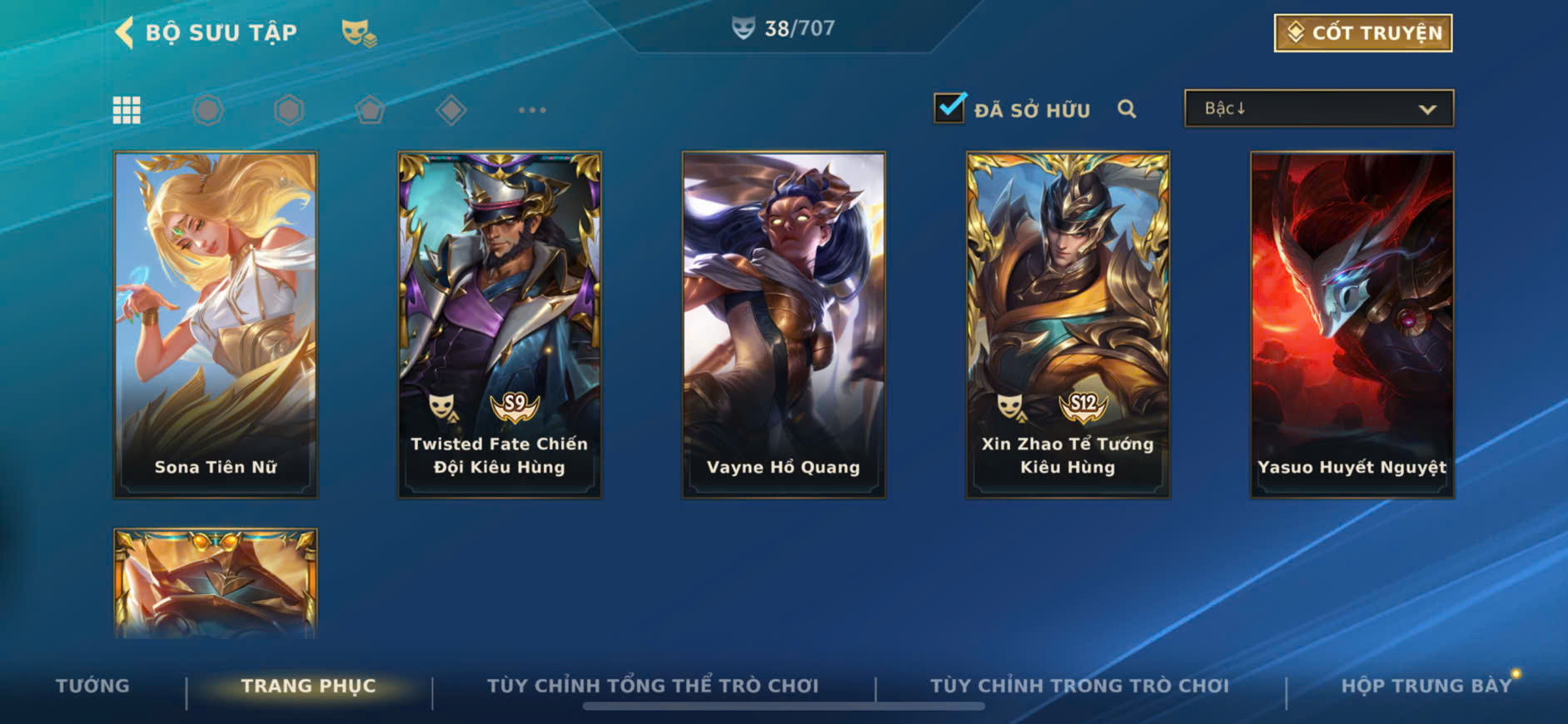Expand the Bậc sort dropdown
The height and width of the screenshot is (724, 1568).
[x=1319, y=109]
